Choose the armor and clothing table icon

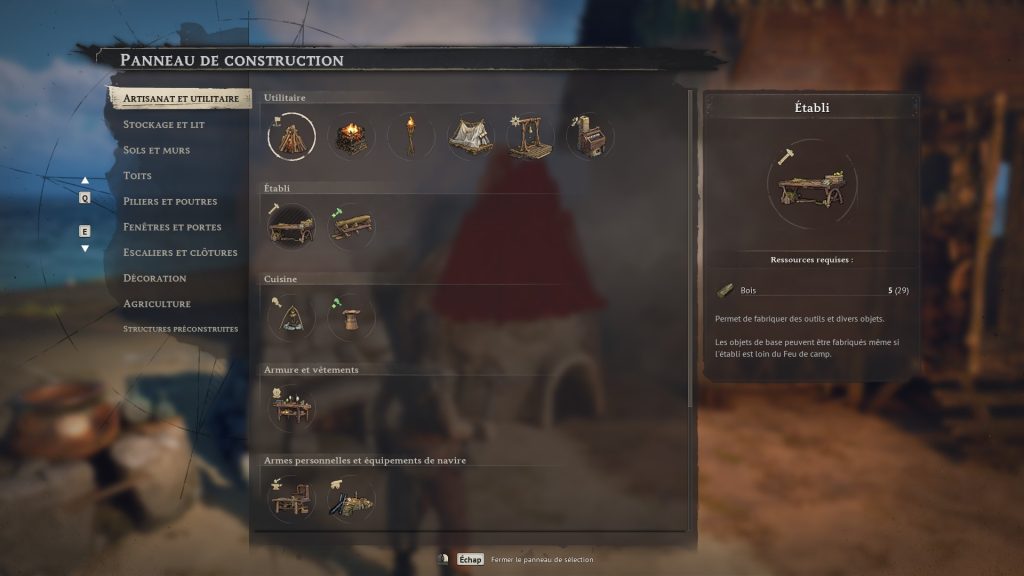[291, 407]
